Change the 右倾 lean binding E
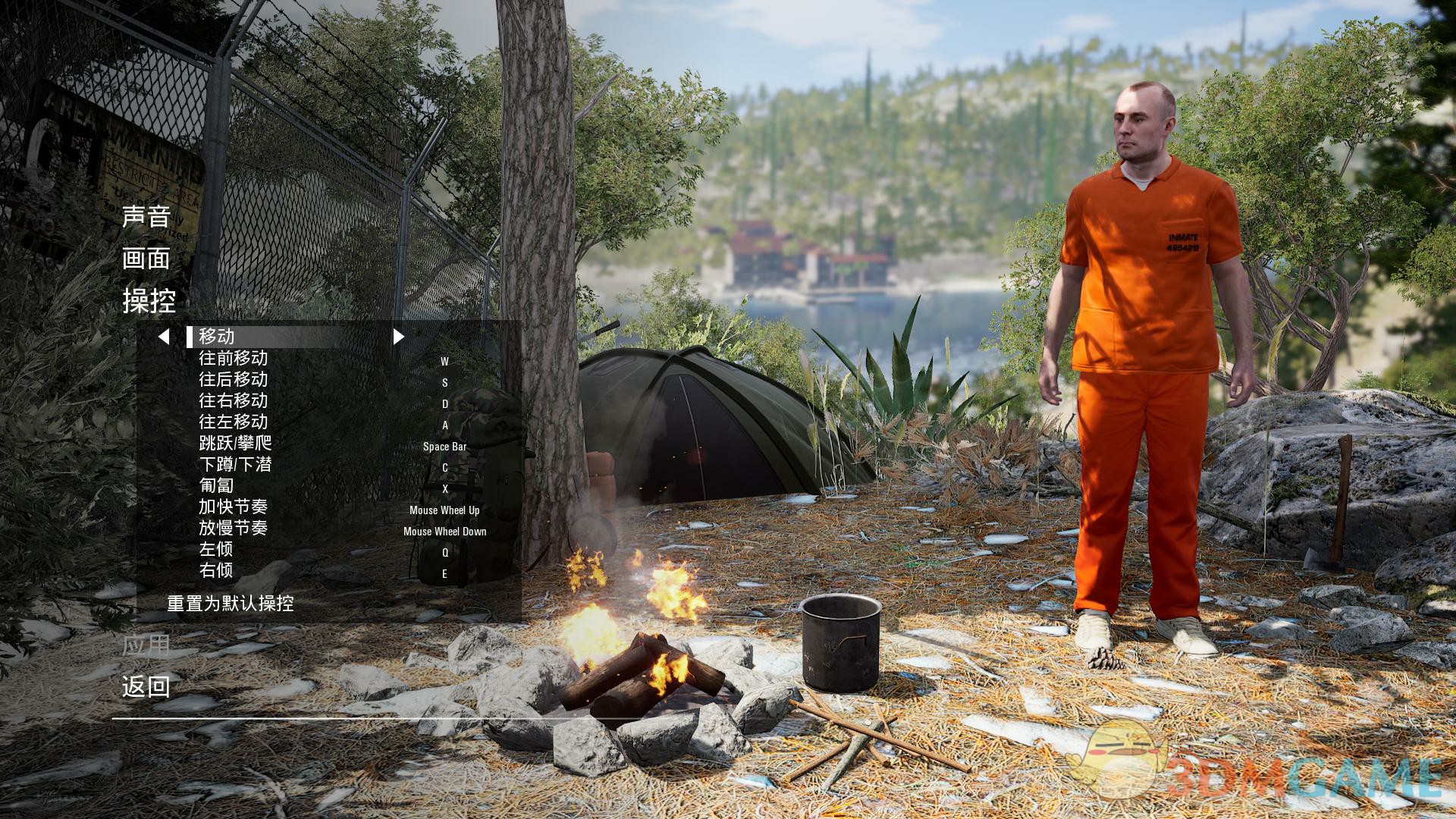1456x819 pixels. tap(444, 574)
